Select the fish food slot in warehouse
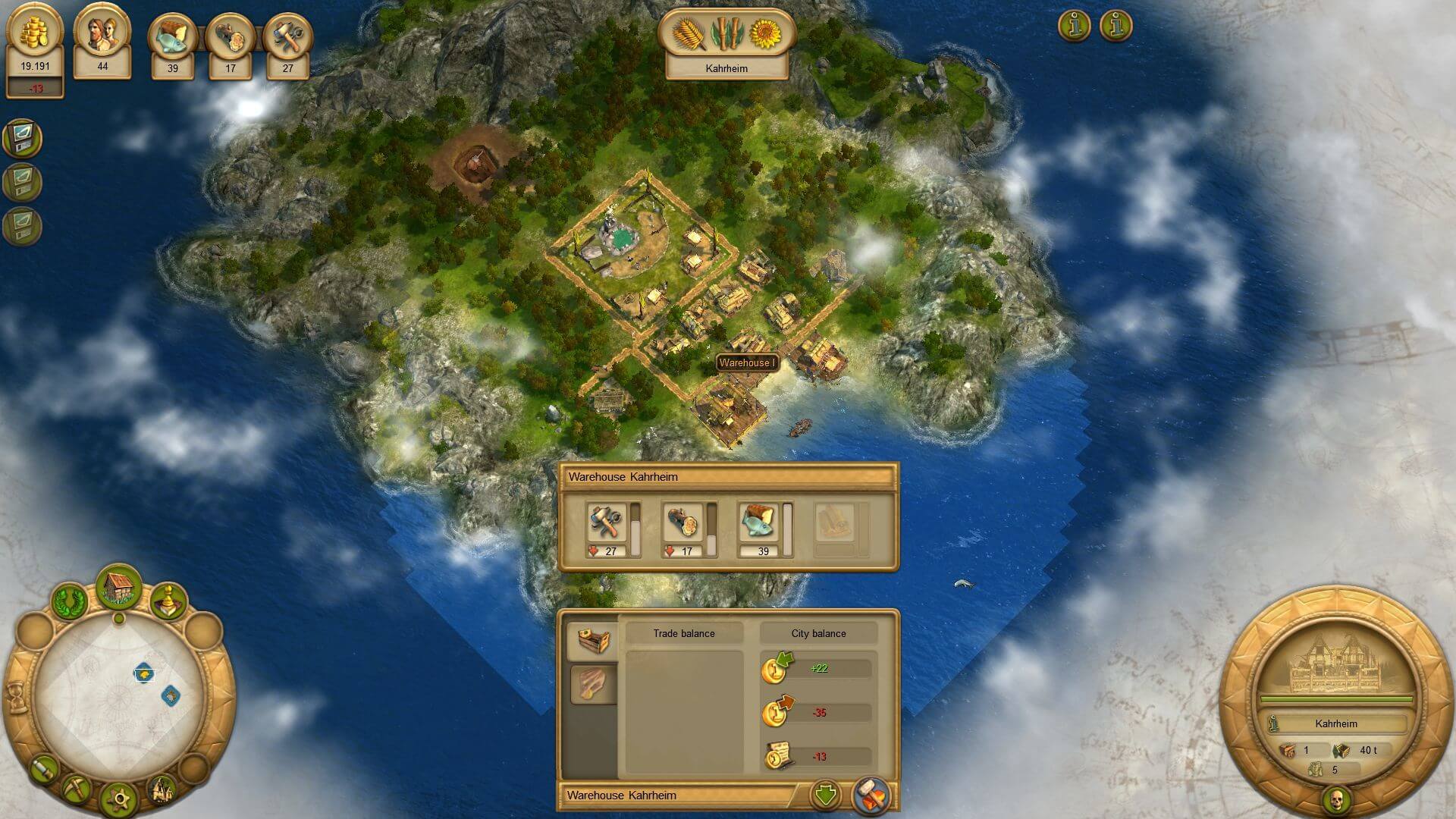This screenshot has width=1456, height=819. coord(758,522)
